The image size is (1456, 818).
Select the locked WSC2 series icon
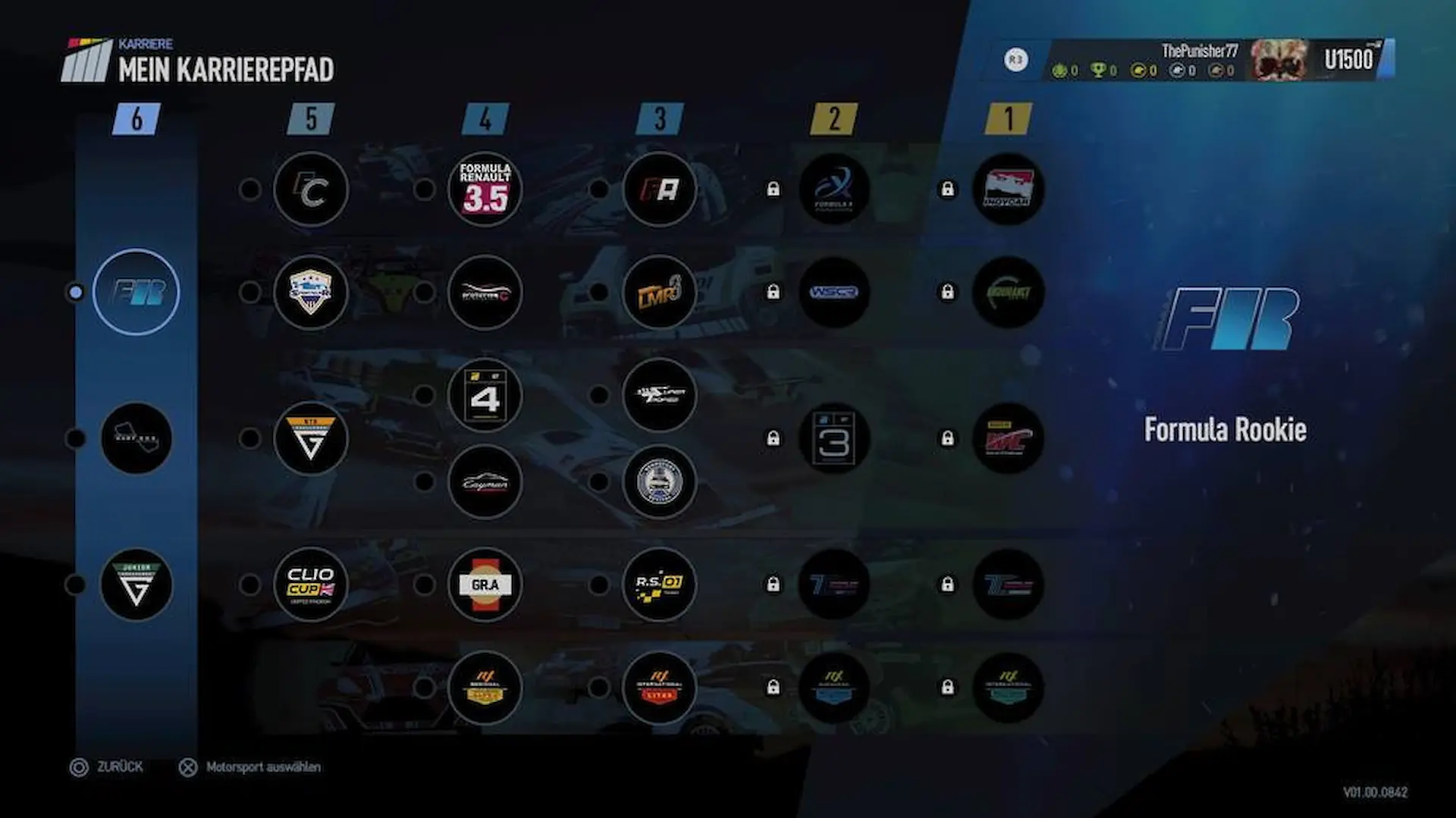coord(834,292)
